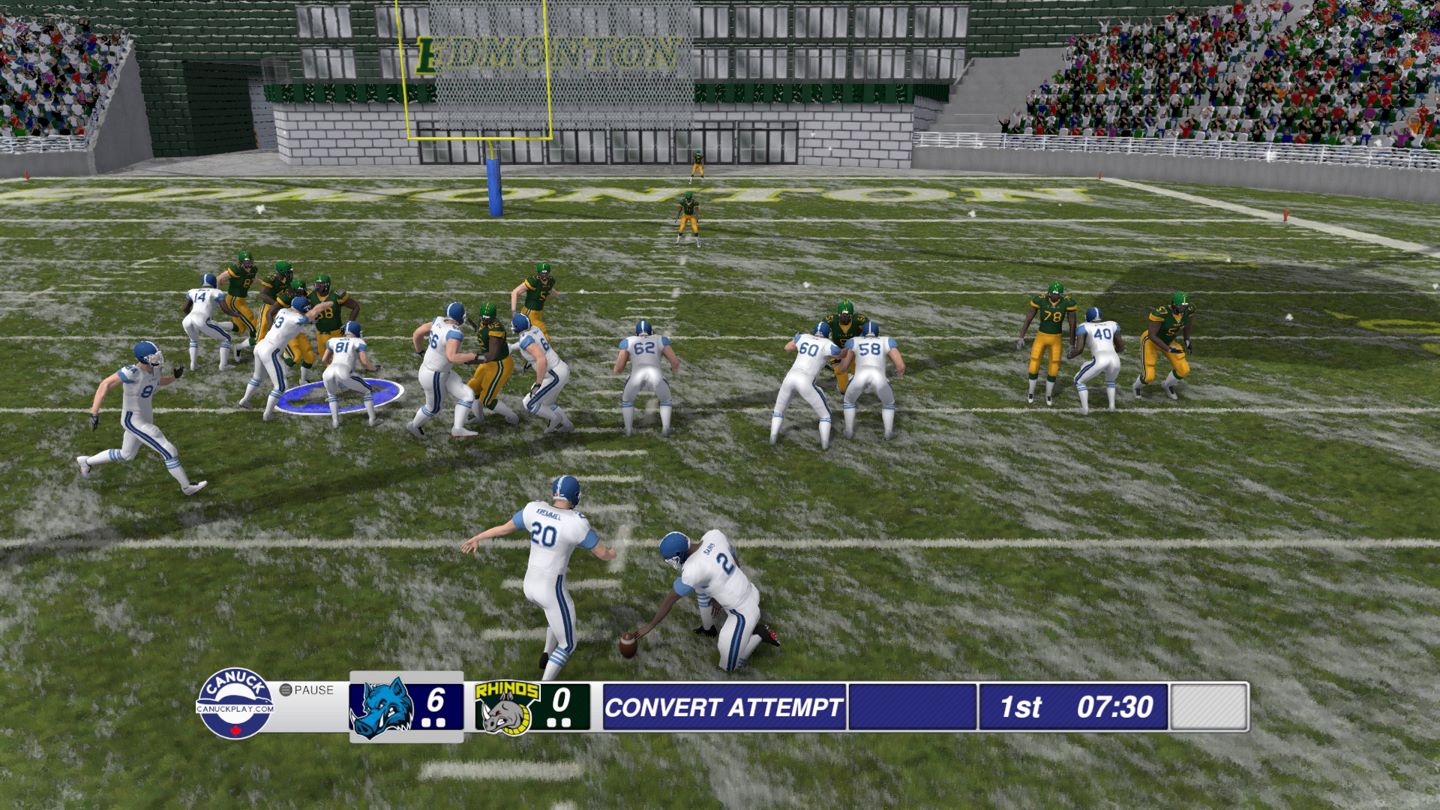Click the Canuck Play logo badge
The width and height of the screenshot is (1440, 810).
pyautogui.click(x=235, y=704)
